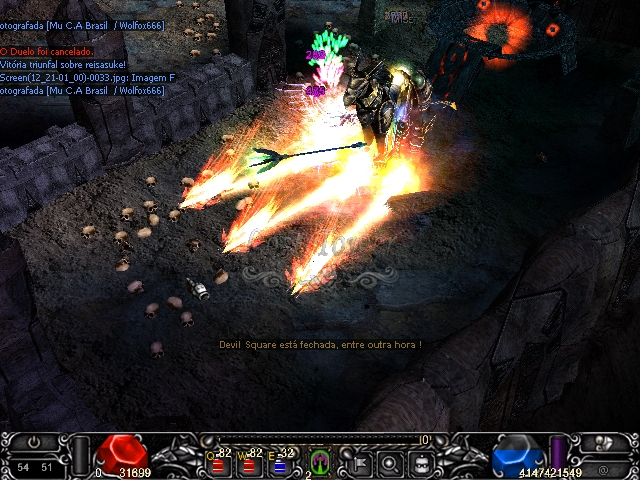This screenshot has height=480, width=640.
Task: Use the red potion in the Q slot
Action: pyautogui.click(x=218, y=464)
